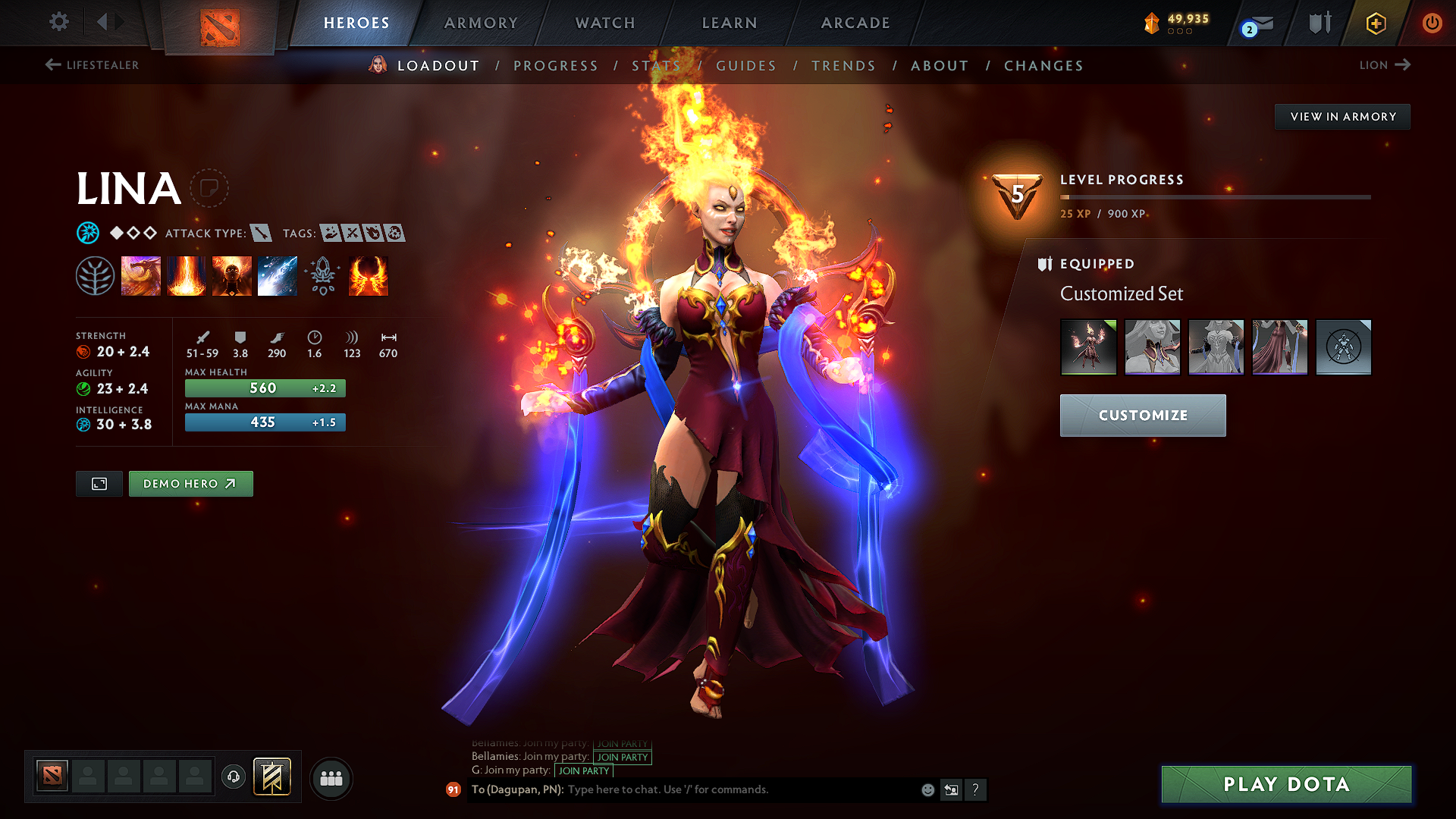1456x819 pixels.
Task: Navigate back to LIFESTEALER hero
Action: (x=93, y=65)
